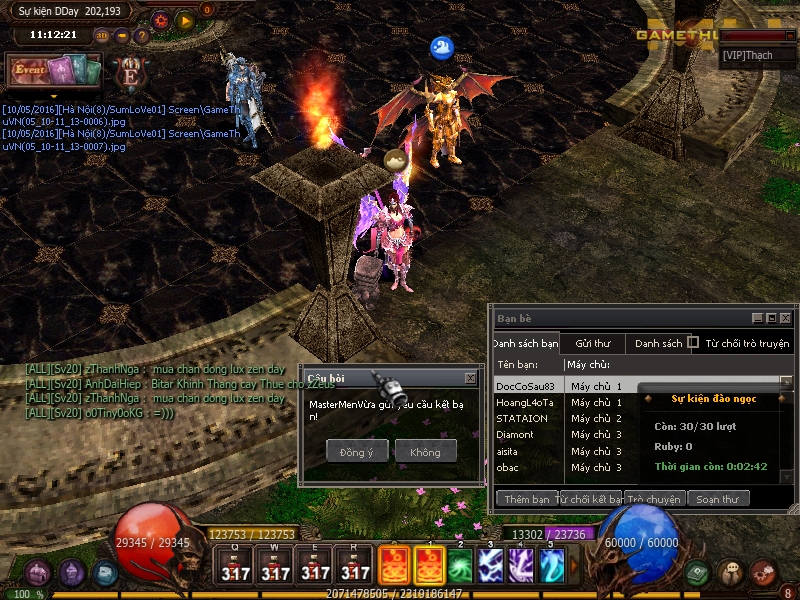
Task: Choose friend obac from the list
Action: (x=508, y=467)
